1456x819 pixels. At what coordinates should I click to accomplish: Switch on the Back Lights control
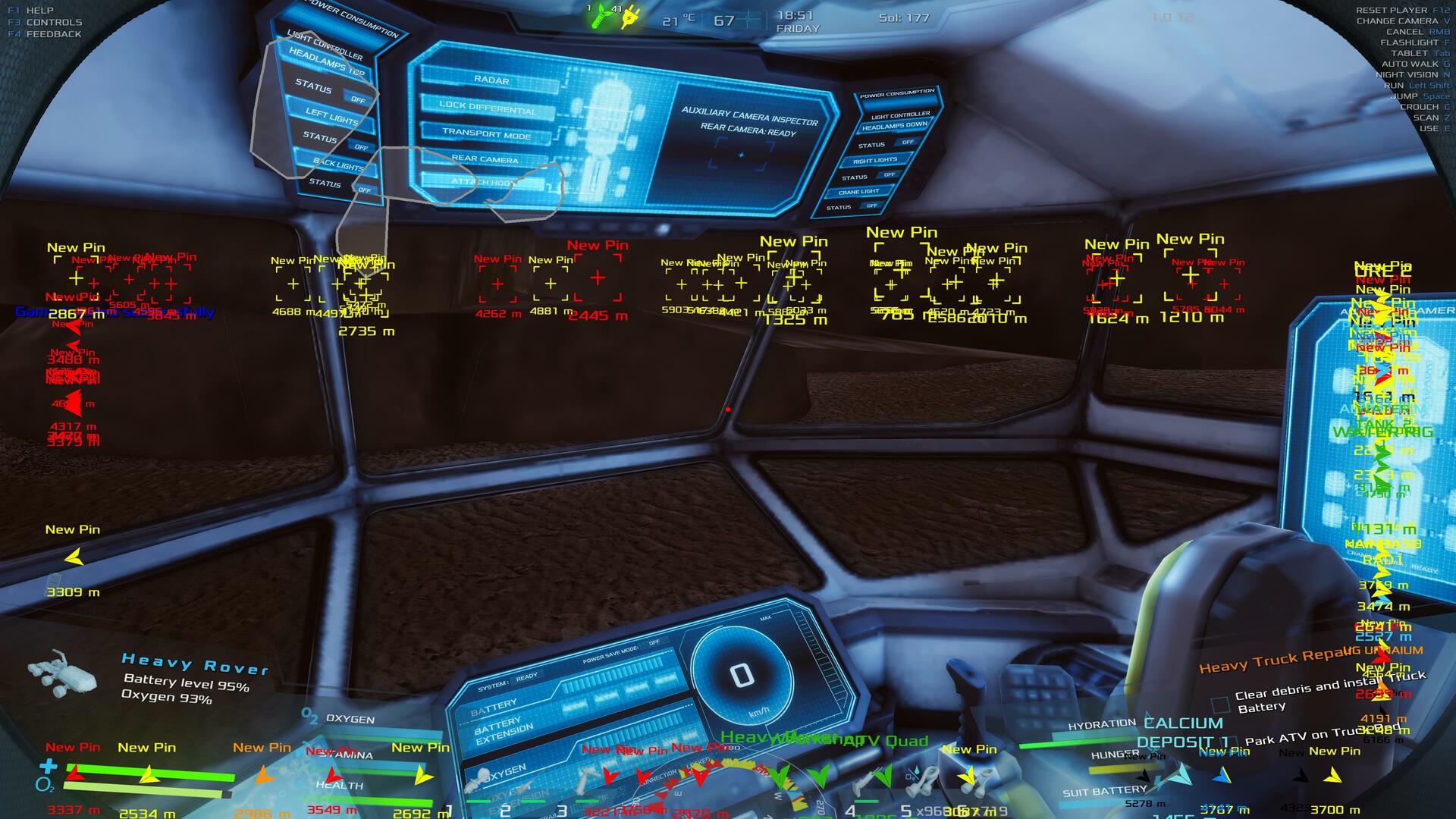pos(338,165)
